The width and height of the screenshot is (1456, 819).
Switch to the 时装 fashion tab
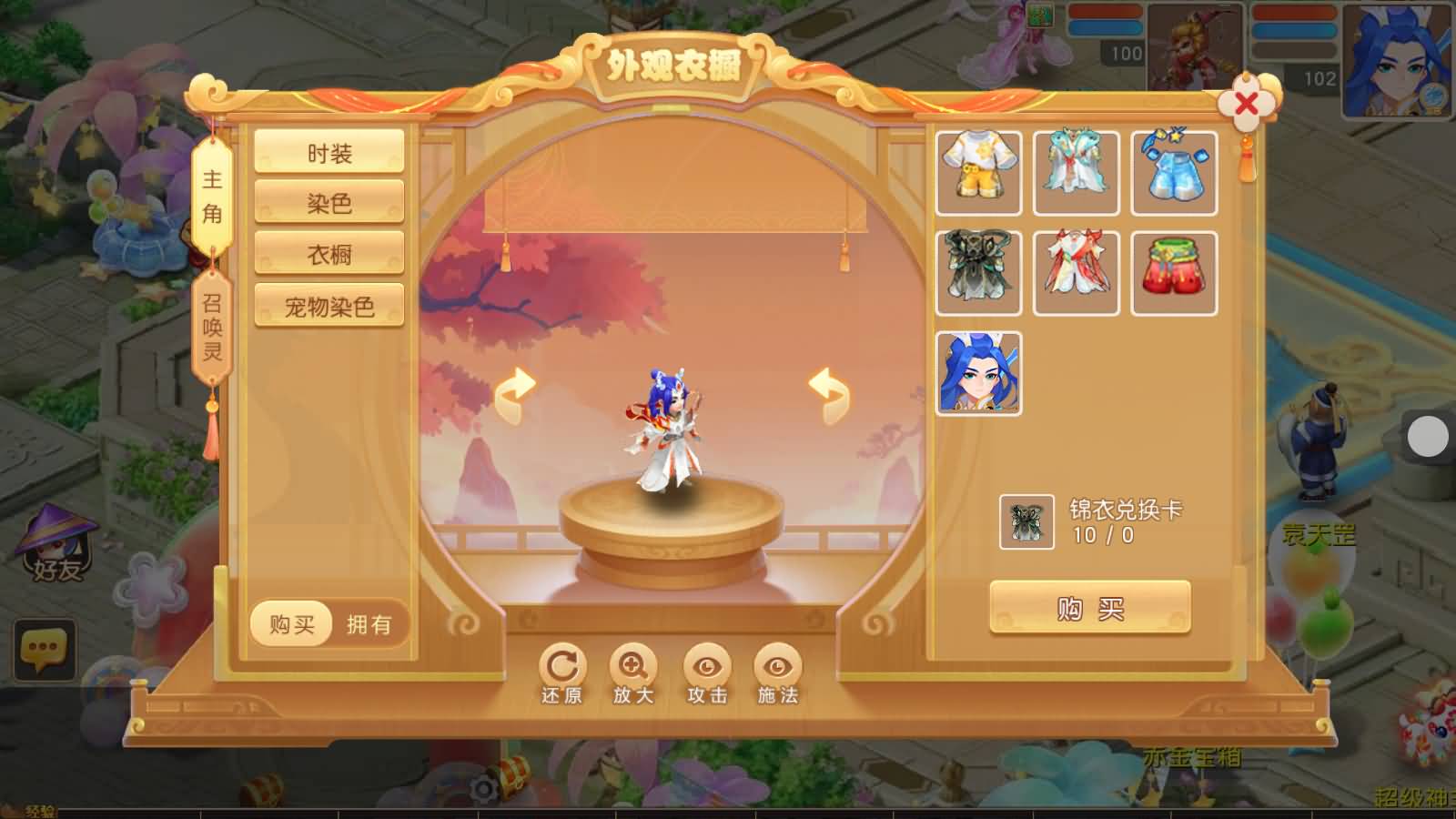330,151
